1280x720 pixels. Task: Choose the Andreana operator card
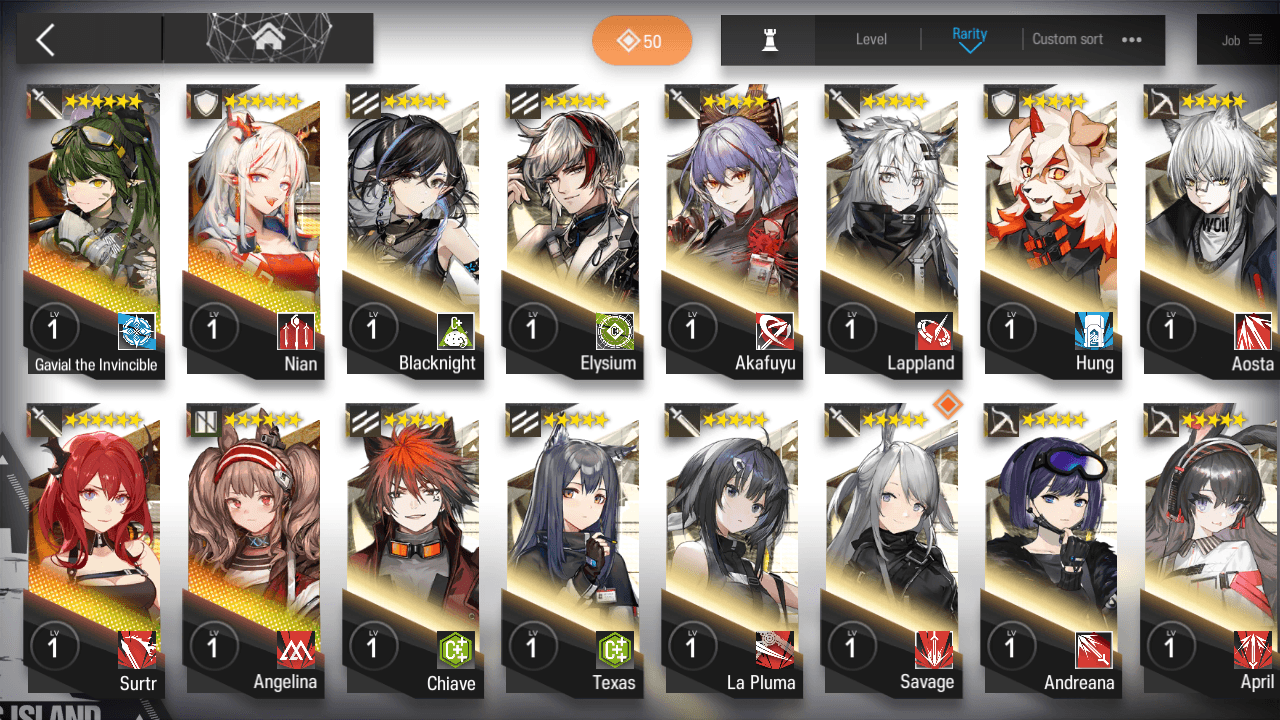pos(1052,550)
